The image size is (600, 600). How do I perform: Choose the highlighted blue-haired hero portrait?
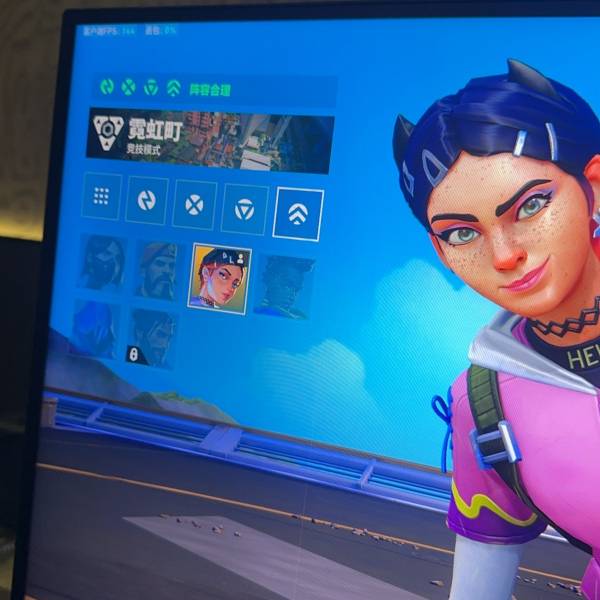tap(219, 277)
